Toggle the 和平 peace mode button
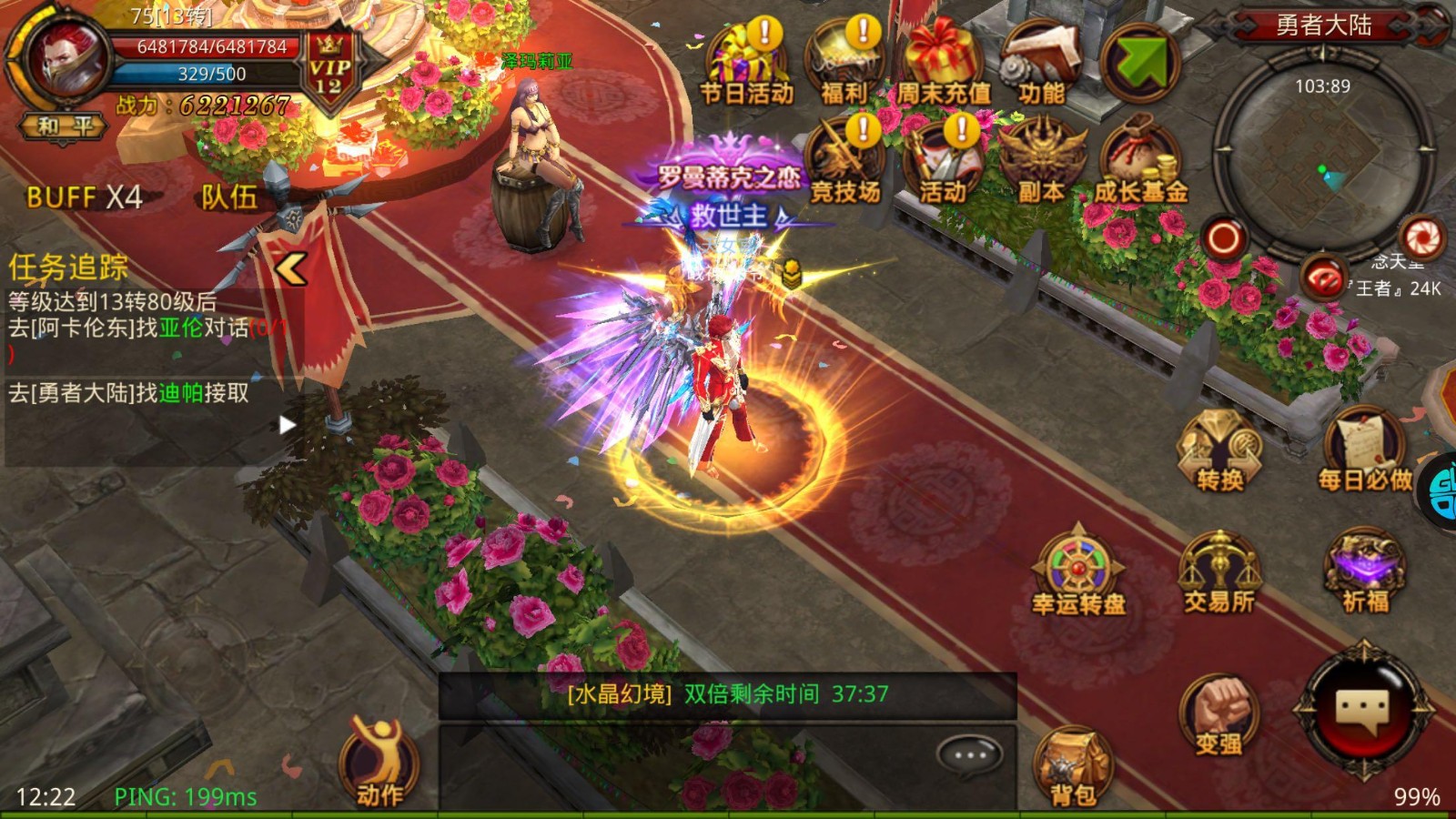This screenshot has height=819, width=1456. (64, 126)
